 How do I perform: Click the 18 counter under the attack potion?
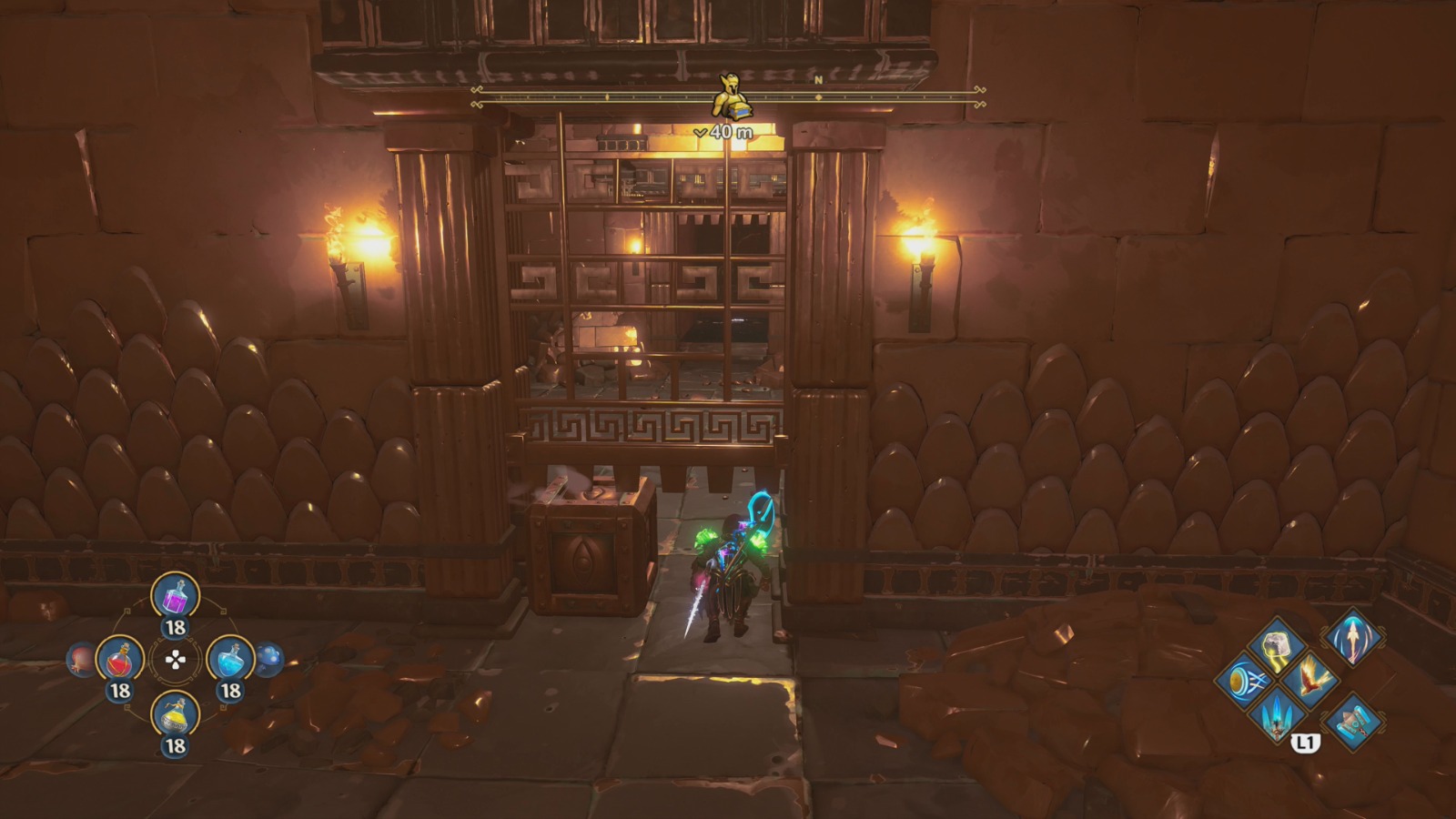175,626
